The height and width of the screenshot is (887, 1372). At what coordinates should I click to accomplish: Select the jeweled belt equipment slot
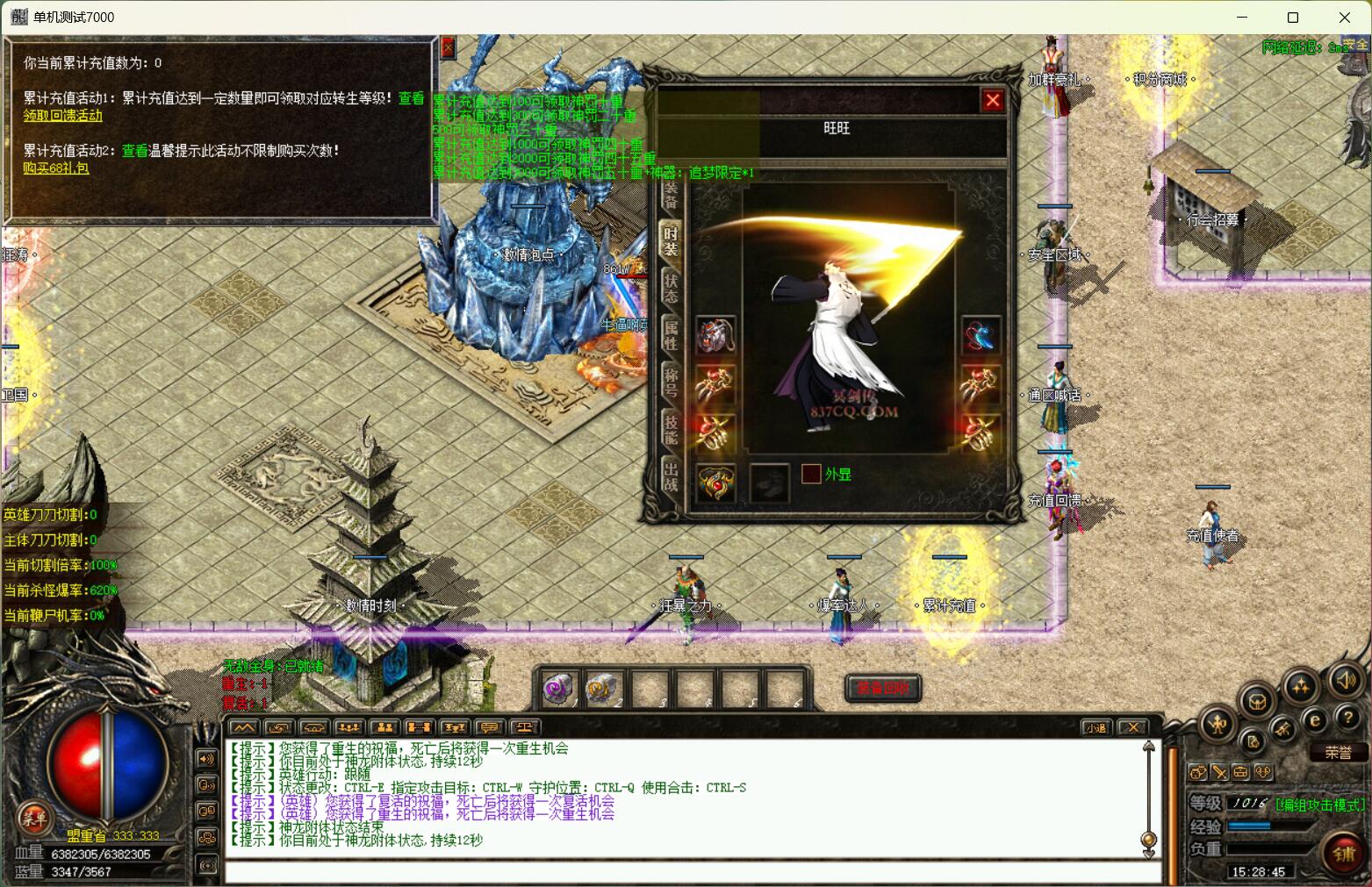point(715,483)
